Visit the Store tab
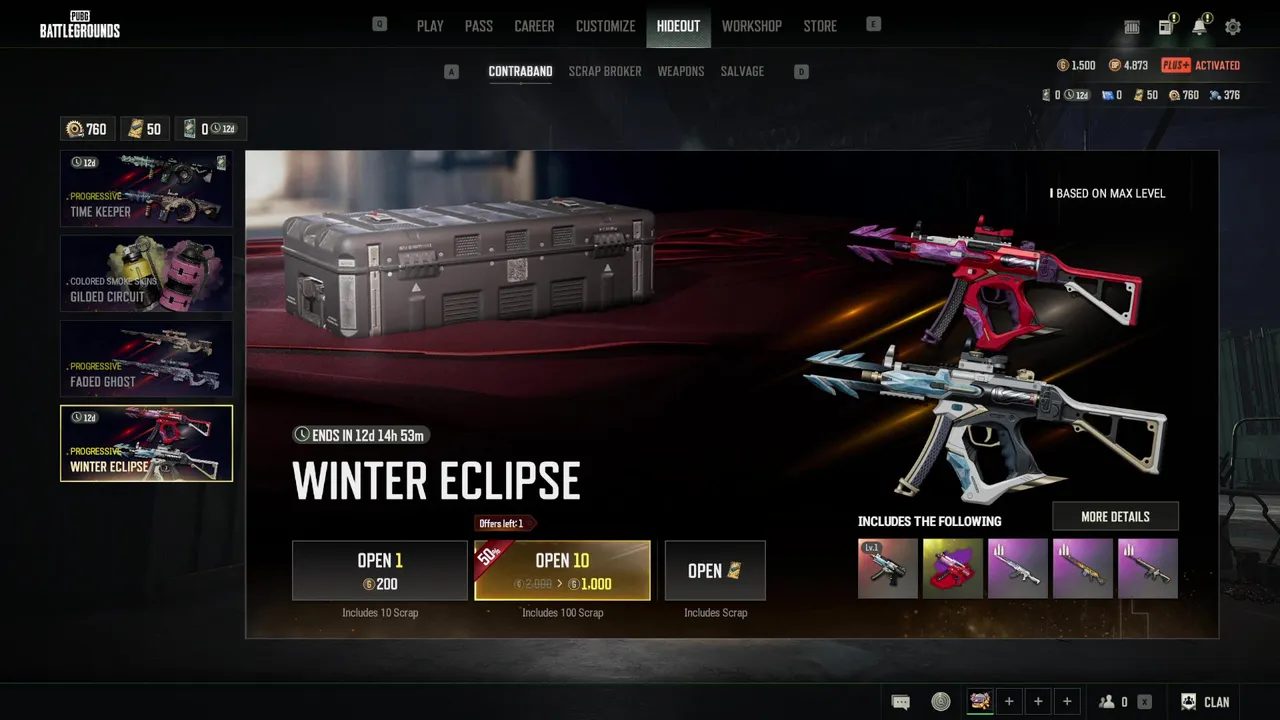The height and width of the screenshot is (720, 1280). [820, 26]
